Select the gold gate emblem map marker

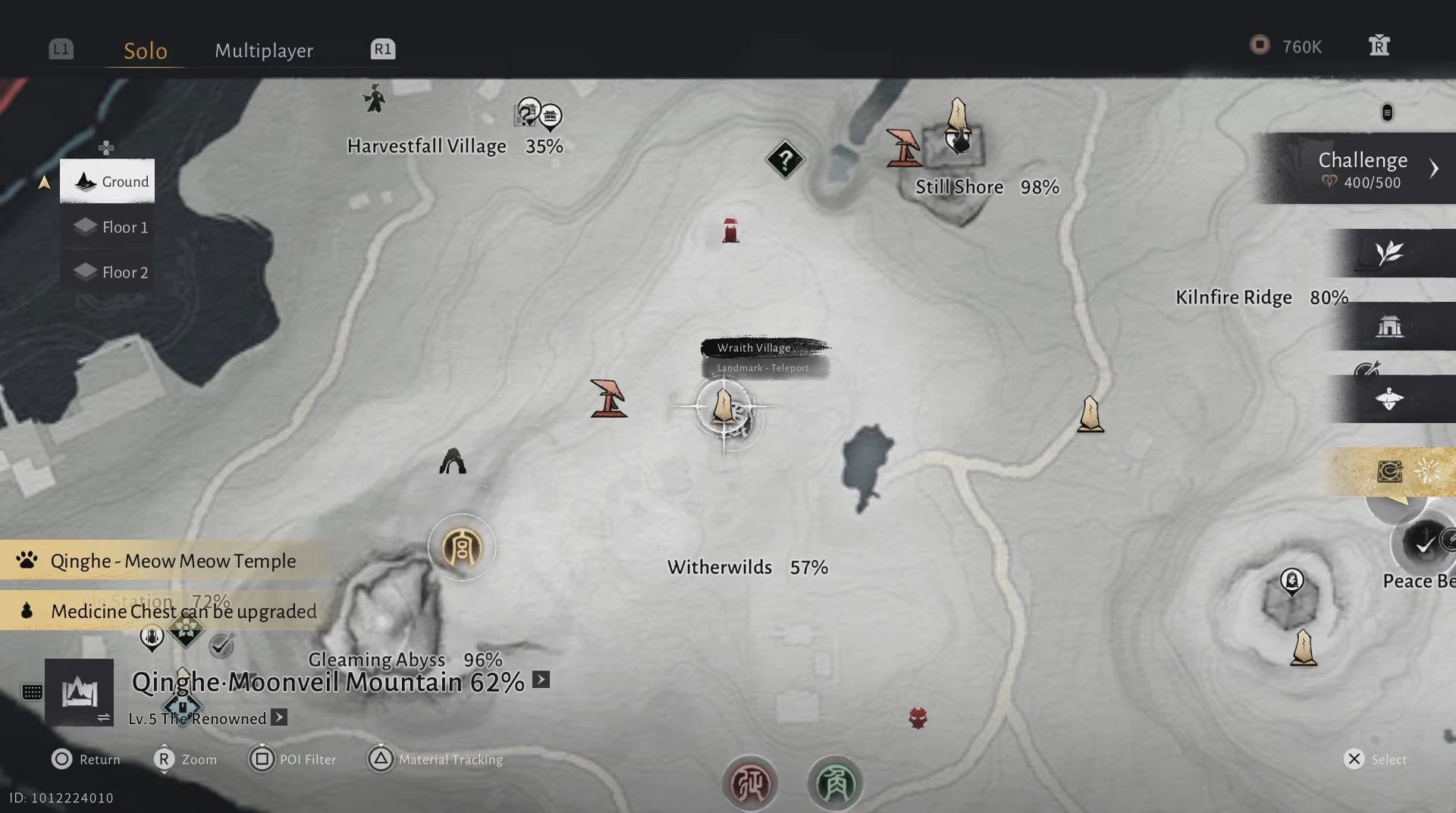click(462, 548)
